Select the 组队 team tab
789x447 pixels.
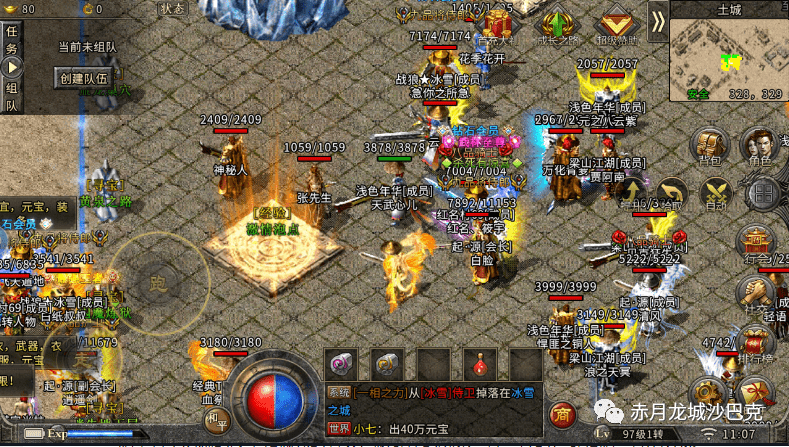coord(11,95)
